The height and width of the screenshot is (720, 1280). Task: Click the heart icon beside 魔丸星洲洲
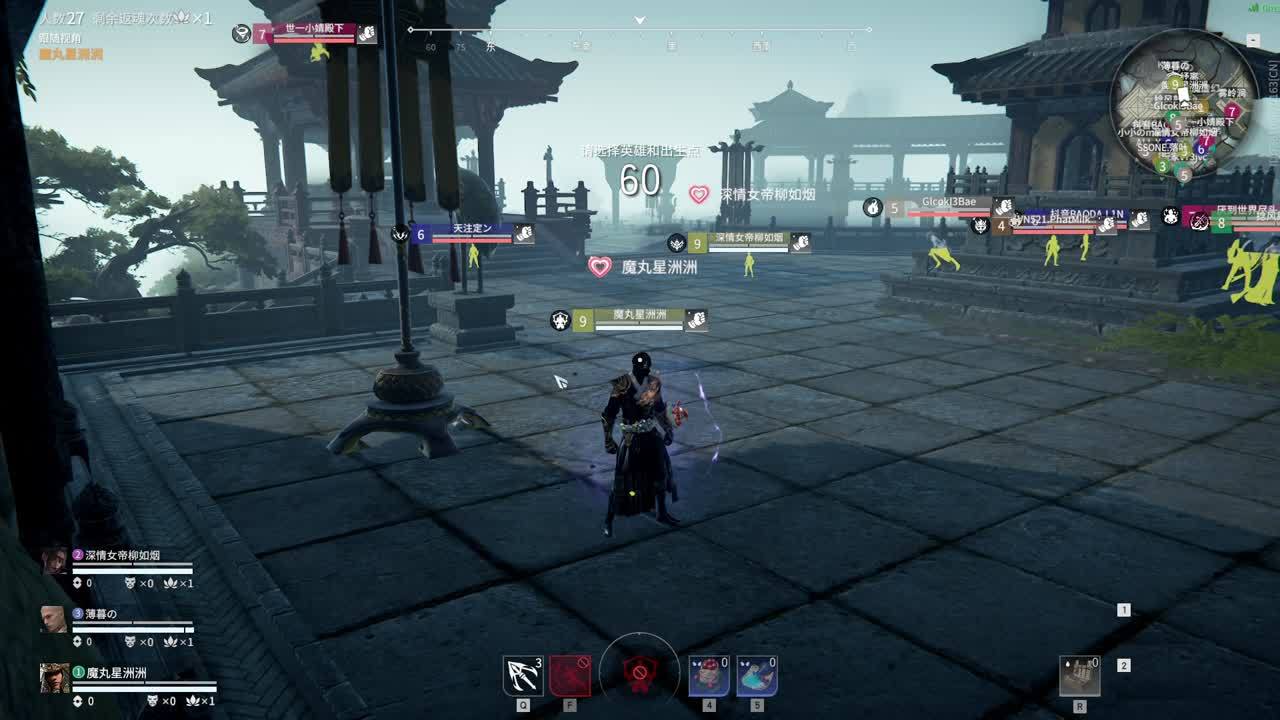[x=600, y=267]
